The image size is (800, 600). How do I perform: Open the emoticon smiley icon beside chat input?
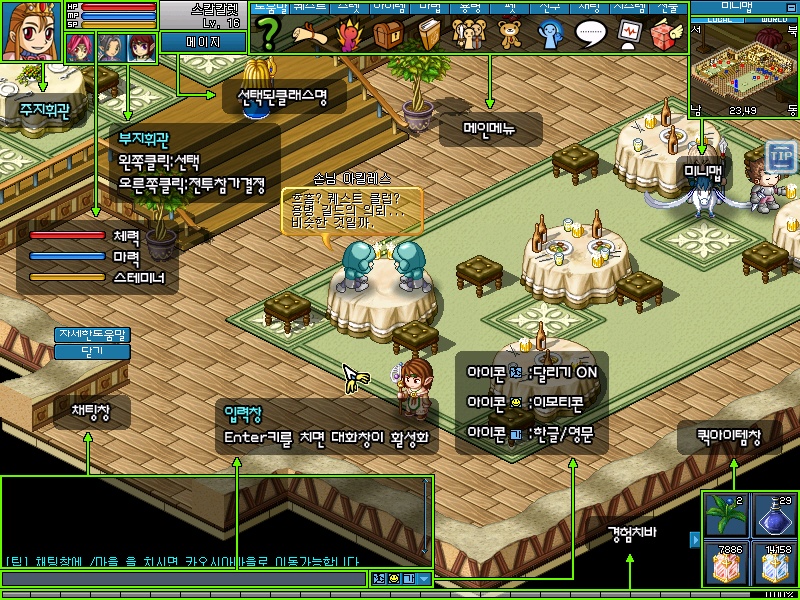coord(393,578)
